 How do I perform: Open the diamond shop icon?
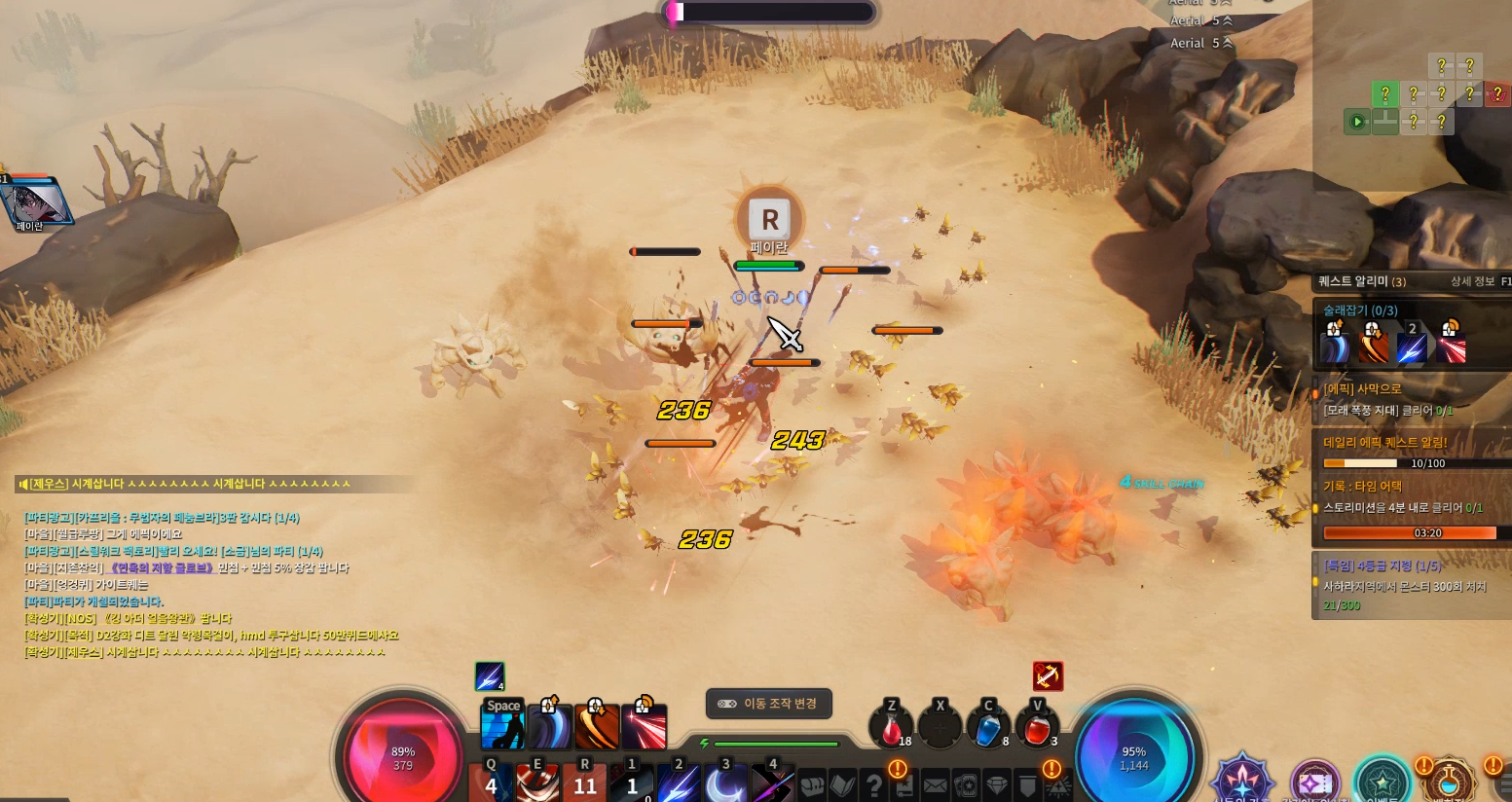tap(997, 784)
